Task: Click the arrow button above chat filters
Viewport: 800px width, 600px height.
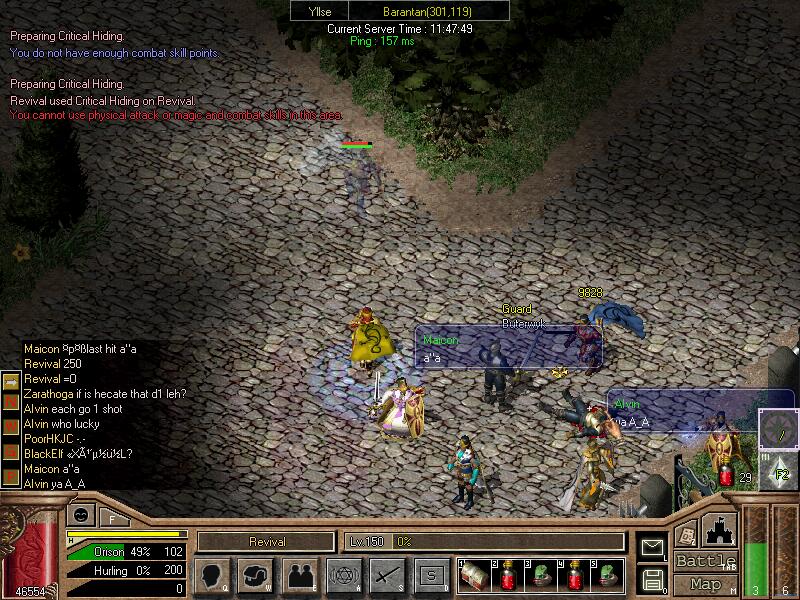Action: (10, 381)
